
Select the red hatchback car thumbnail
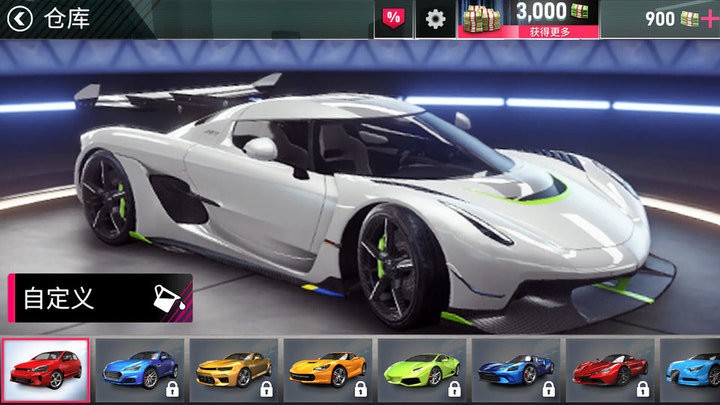(45, 369)
